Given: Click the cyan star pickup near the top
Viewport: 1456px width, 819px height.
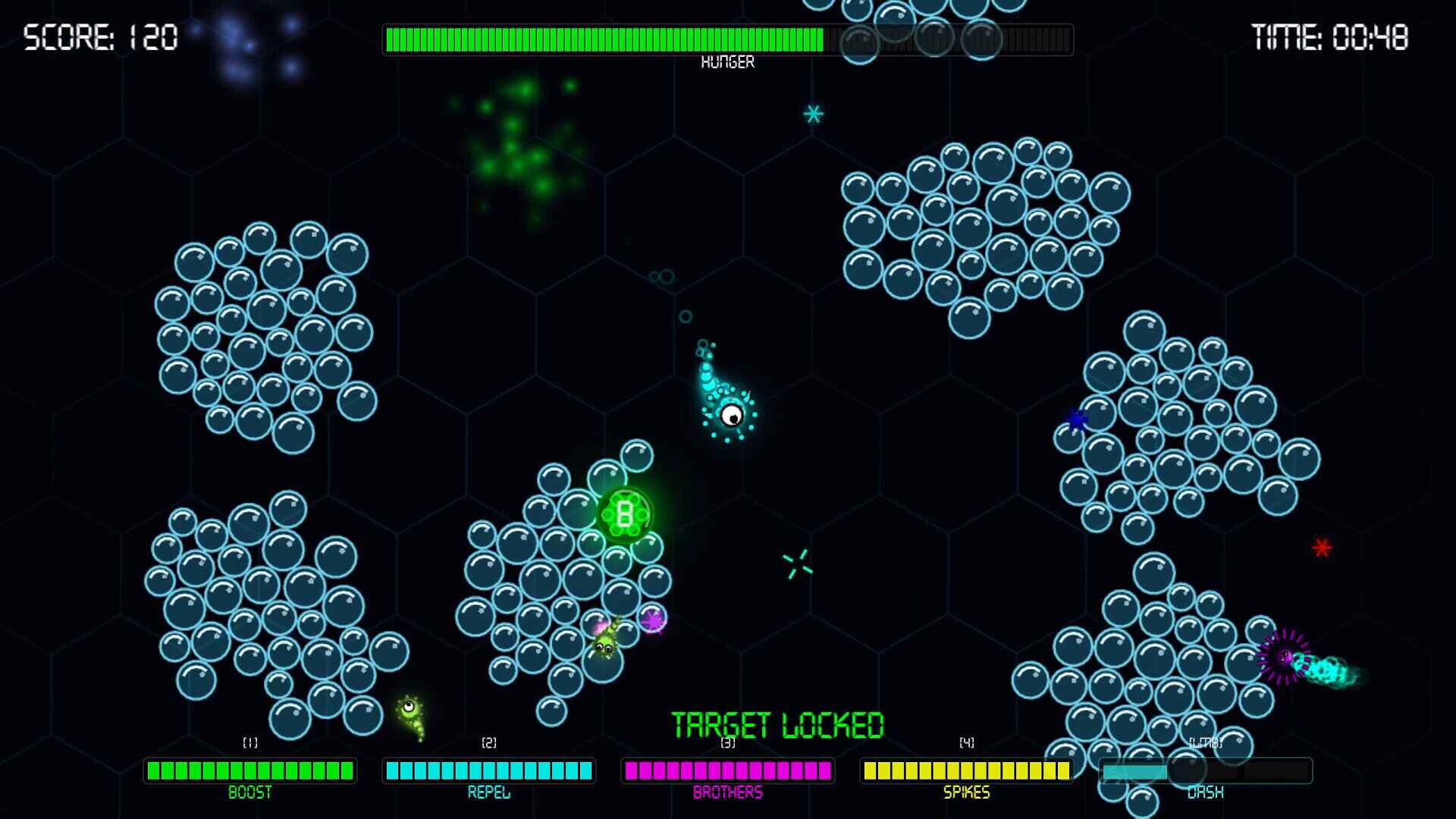Looking at the screenshot, I should (x=813, y=115).
